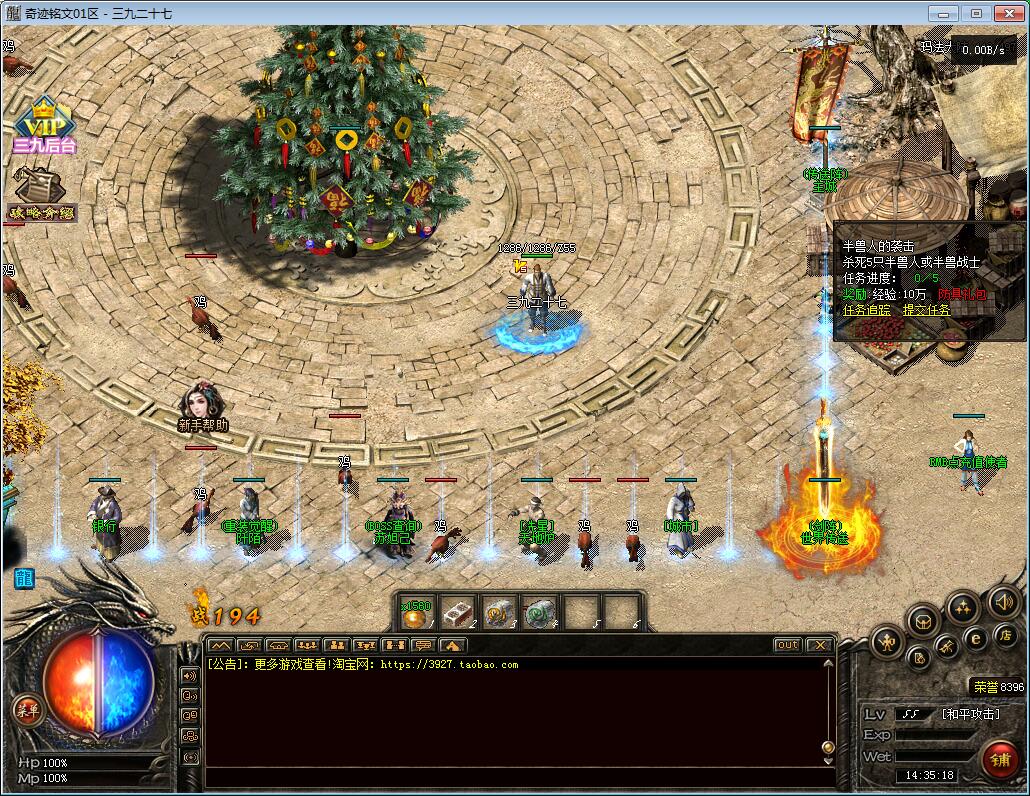1030x796 pixels.
Task: Minimize the game window
Action: (941, 13)
